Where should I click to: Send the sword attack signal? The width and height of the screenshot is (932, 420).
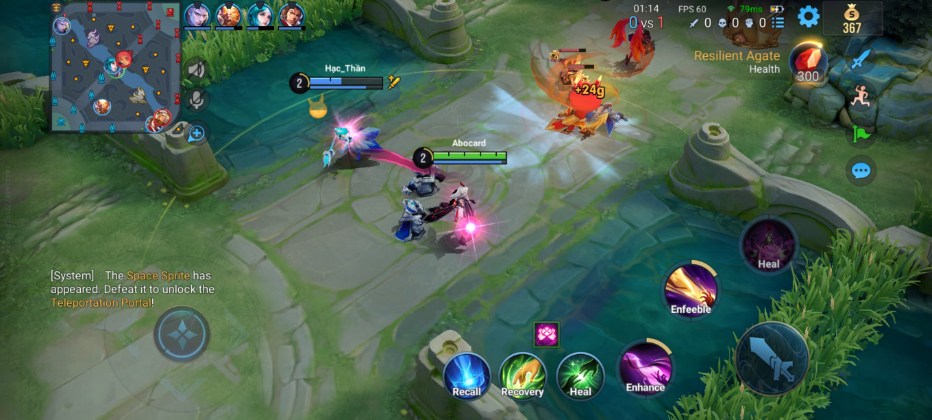(861, 60)
